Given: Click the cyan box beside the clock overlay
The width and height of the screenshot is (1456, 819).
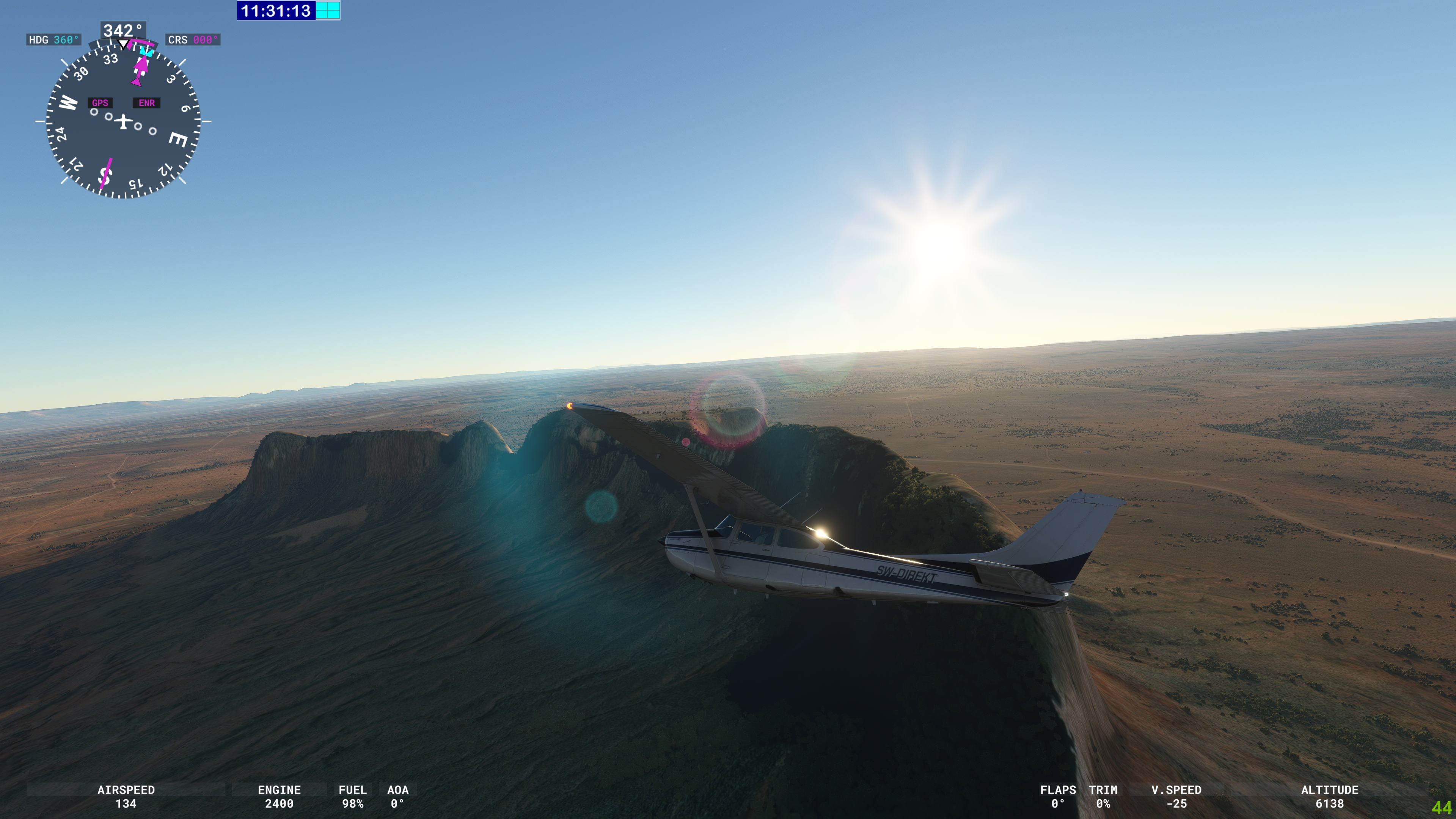Looking at the screenshot, I should (328, 10).
